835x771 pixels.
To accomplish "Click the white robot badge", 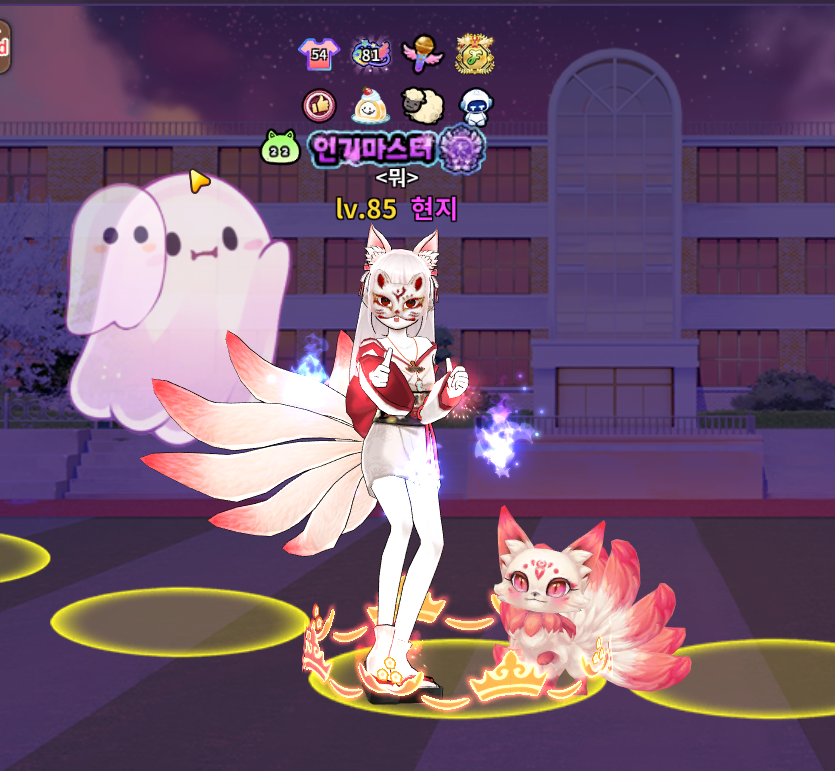I will [x=473, y=104].
